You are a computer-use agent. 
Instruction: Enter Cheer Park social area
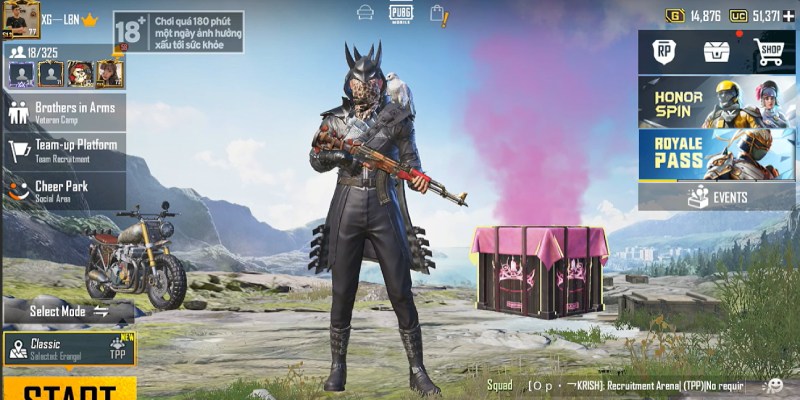[x=64, y=189]
